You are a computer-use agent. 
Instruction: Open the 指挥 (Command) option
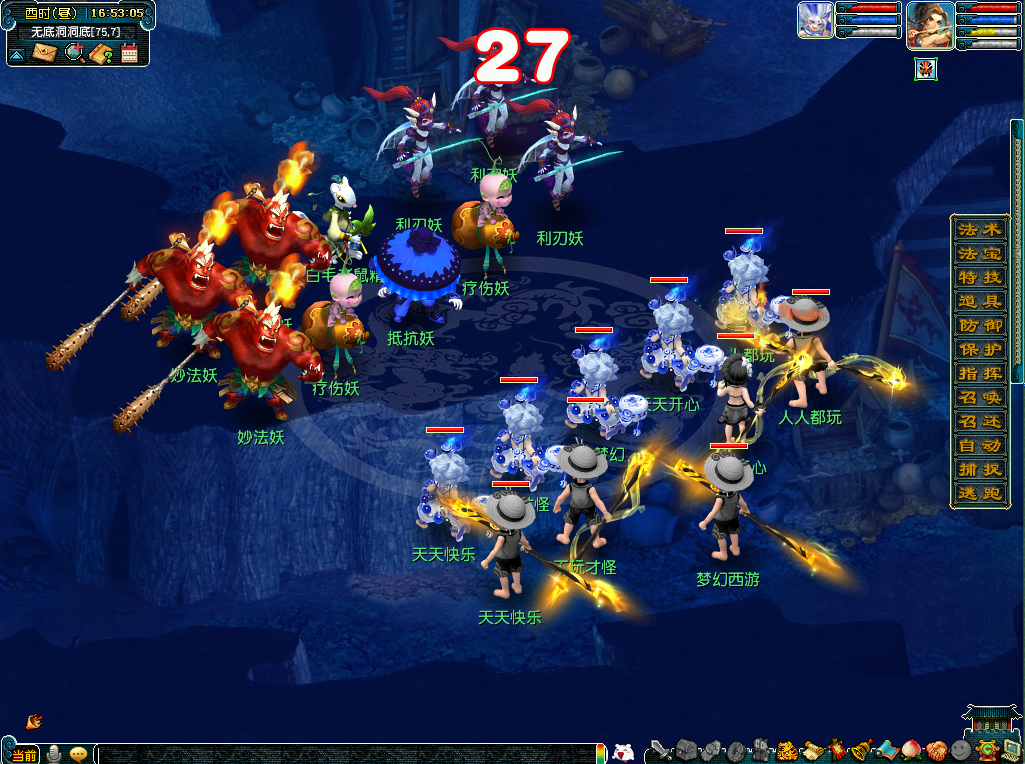point(979,373)
